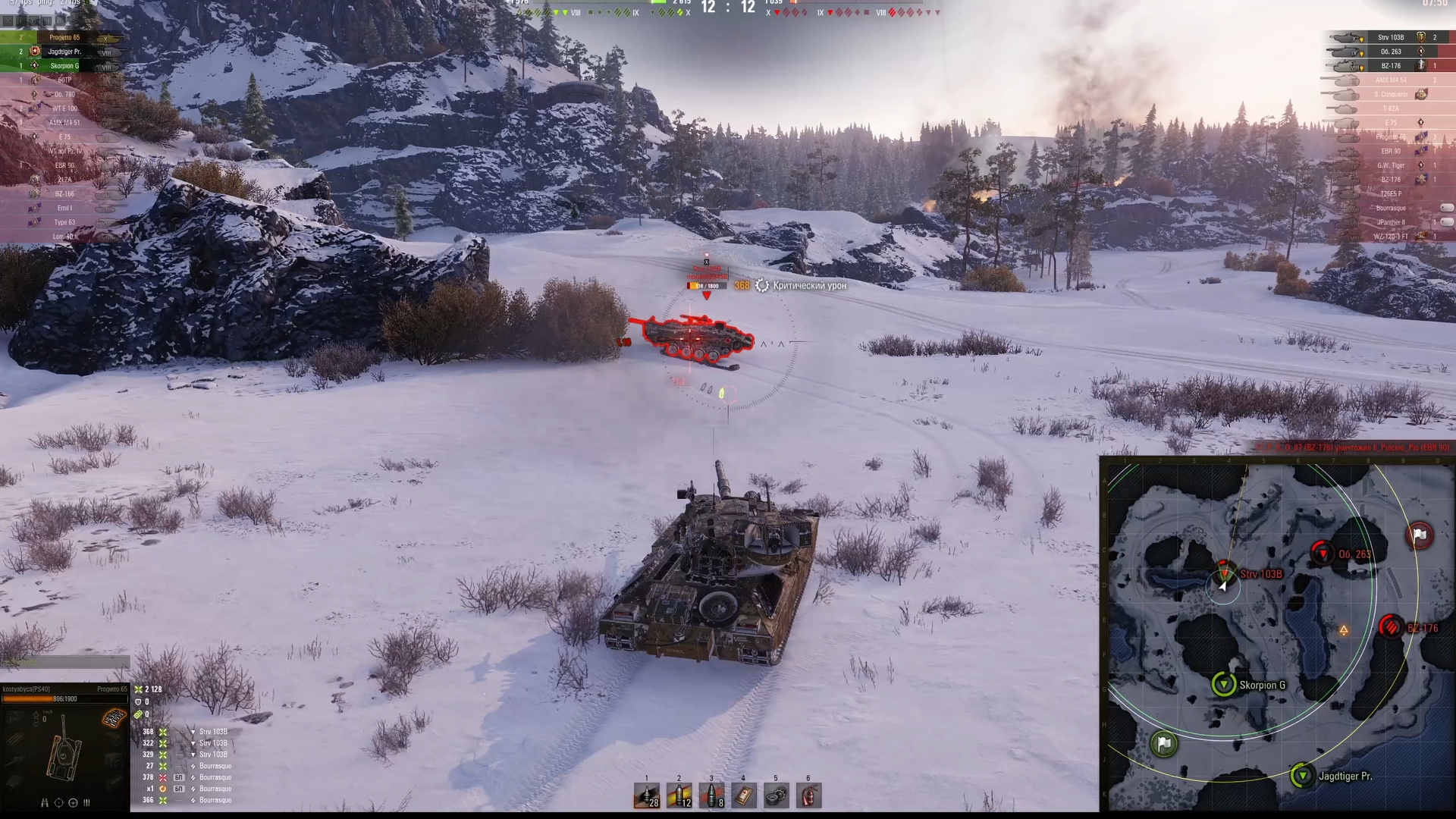Select Progetto 65 in the ally team list

(x=64, y=36)
